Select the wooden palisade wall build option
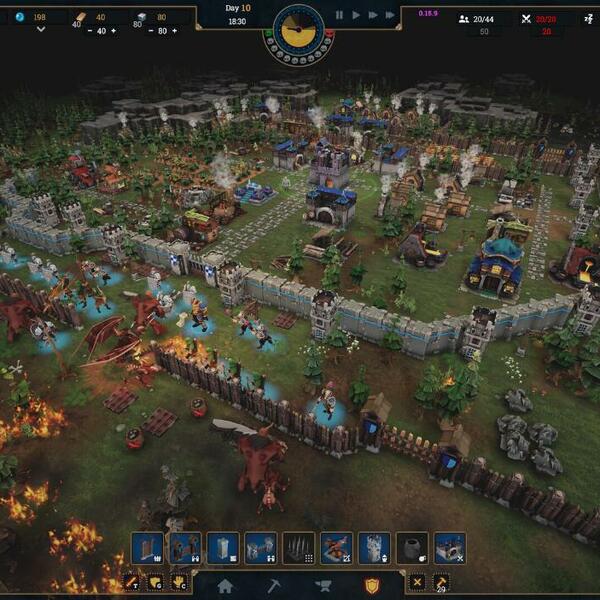Viewport: 600px width, 600px height. [147, 548]
